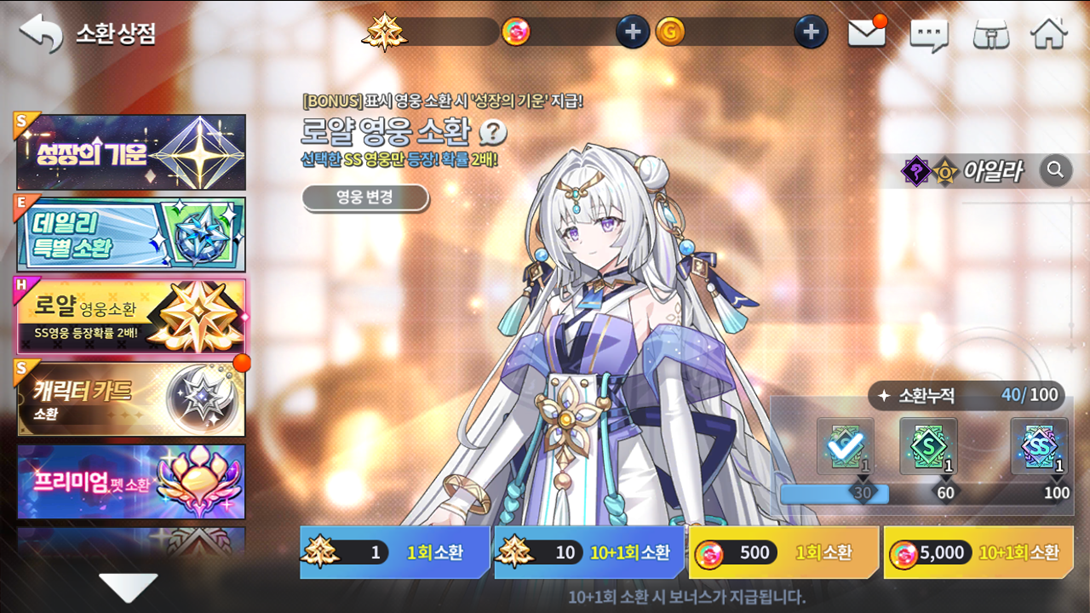Add more gems with the plus button
The width and height of the screenshot is (1090, 613).
[x=631, y=32]
